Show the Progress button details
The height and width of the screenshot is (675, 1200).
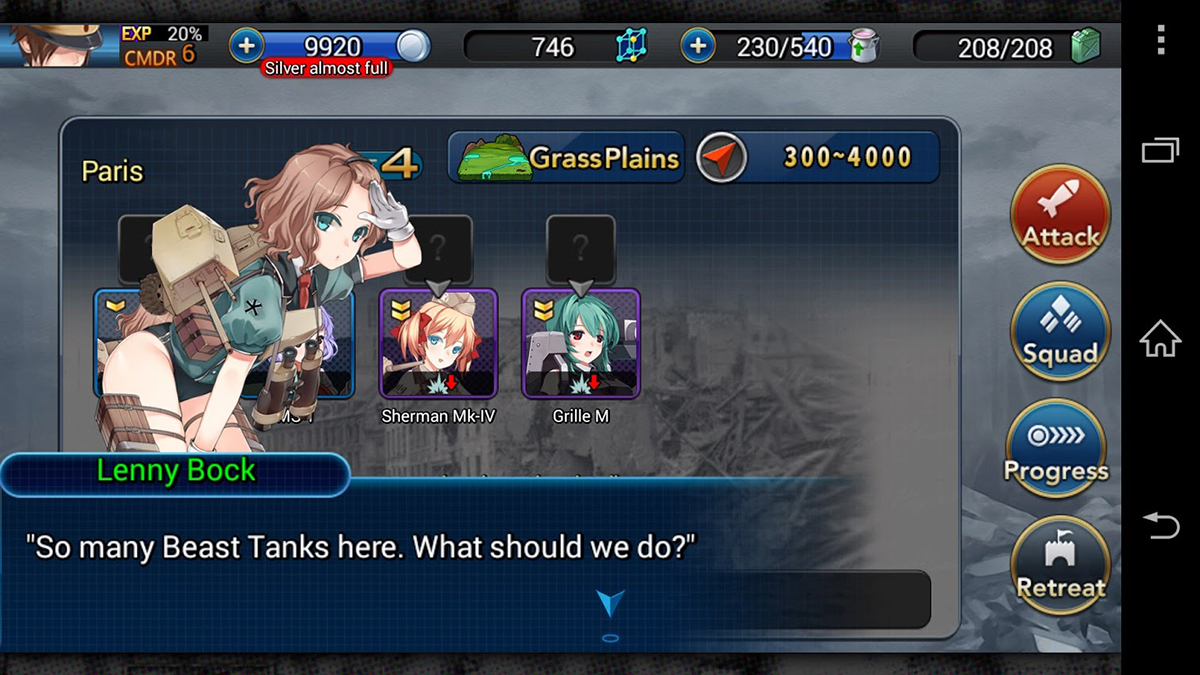pyautogui.click(x=1056, y=449)
